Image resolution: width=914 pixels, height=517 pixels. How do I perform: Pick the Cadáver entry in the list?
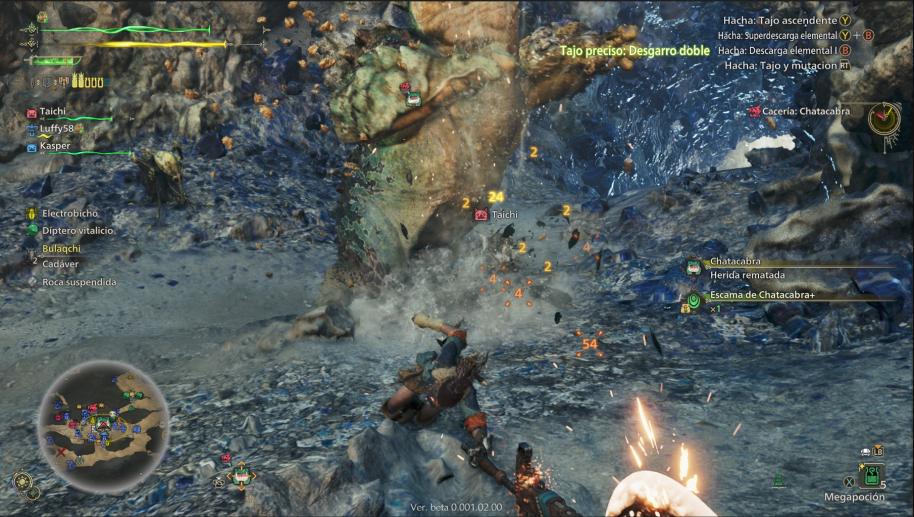[59, 264]
